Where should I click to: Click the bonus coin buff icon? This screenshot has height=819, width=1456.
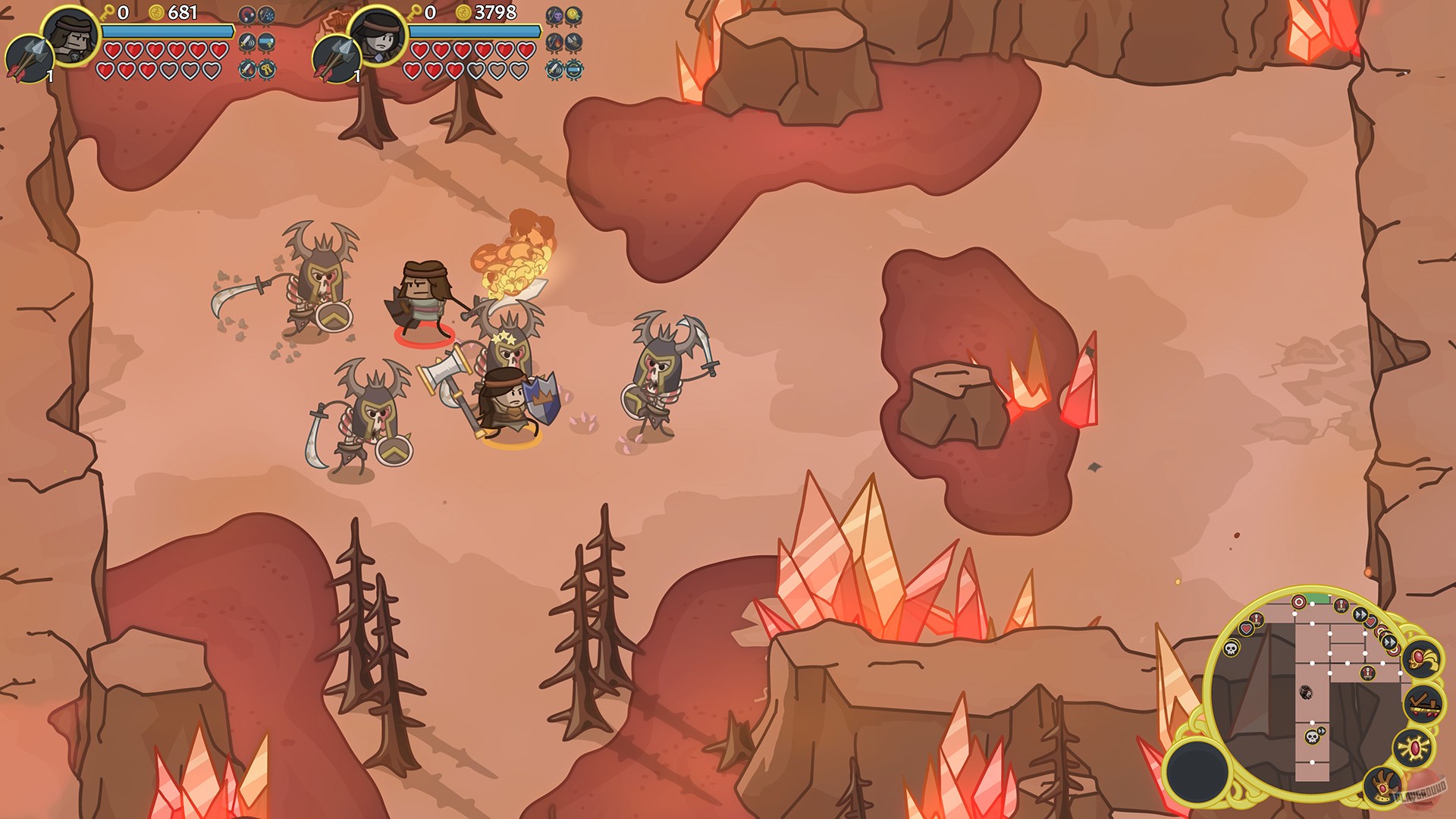(x=573, y=14)
